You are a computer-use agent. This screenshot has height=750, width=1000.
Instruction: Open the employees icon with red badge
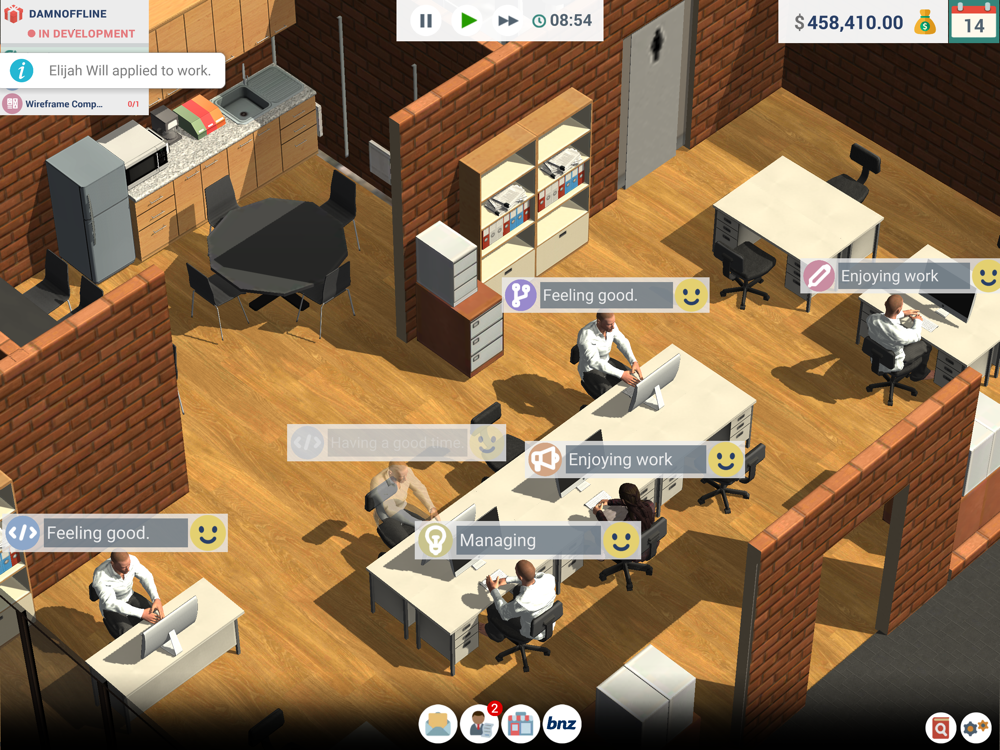click(x=480, y=724)
